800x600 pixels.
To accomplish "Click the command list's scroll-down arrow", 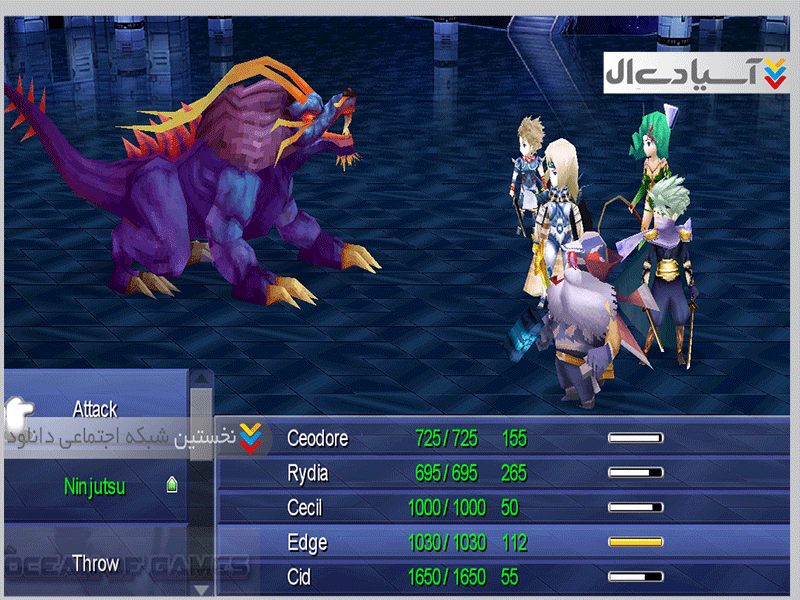I will 202,589.
